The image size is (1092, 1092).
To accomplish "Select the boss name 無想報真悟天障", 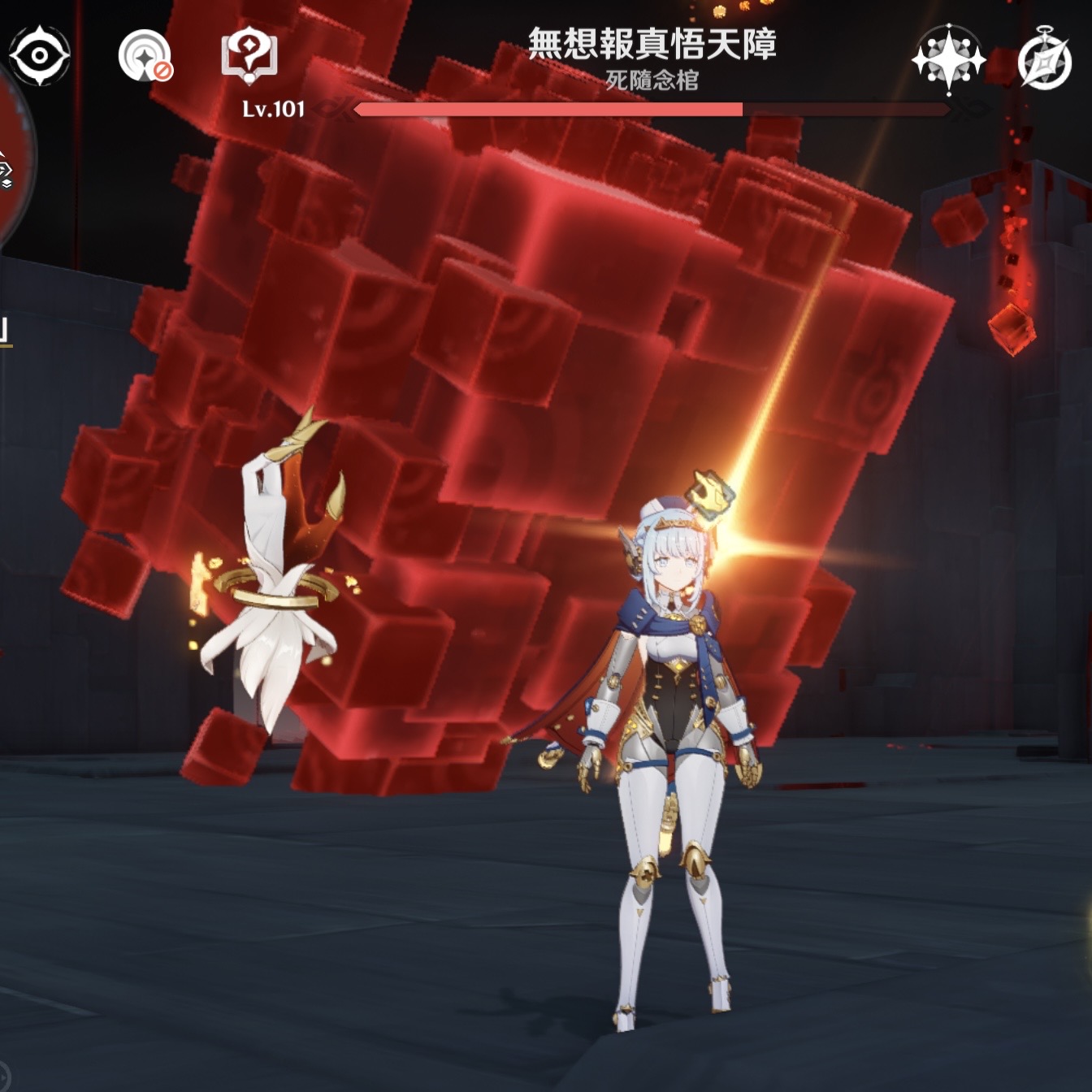I will [x=655, y=45].
